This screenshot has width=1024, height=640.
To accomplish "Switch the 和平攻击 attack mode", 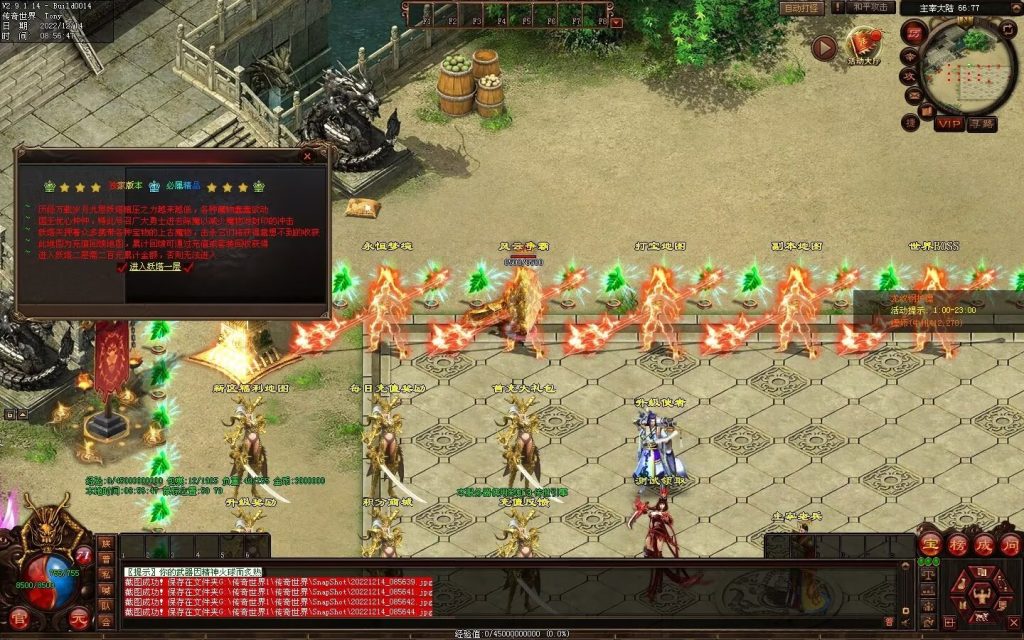I will tap(871, 8).
